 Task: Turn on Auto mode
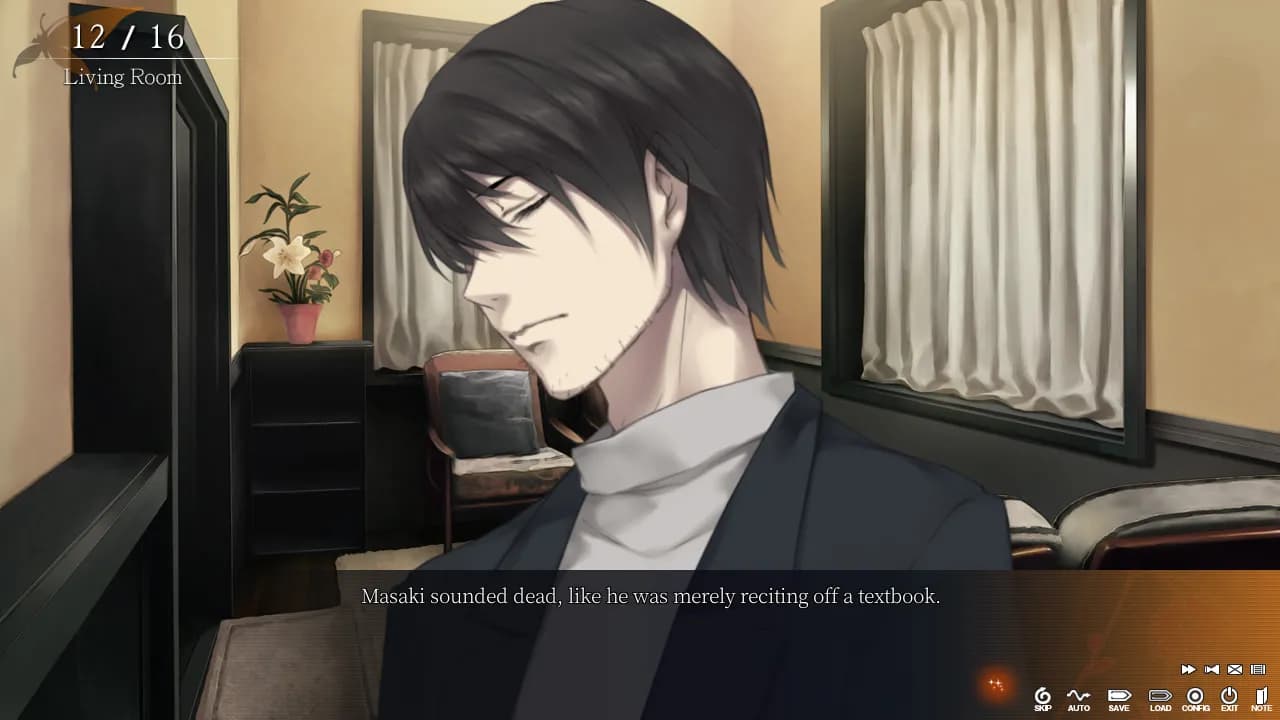tap(1078, 697)
